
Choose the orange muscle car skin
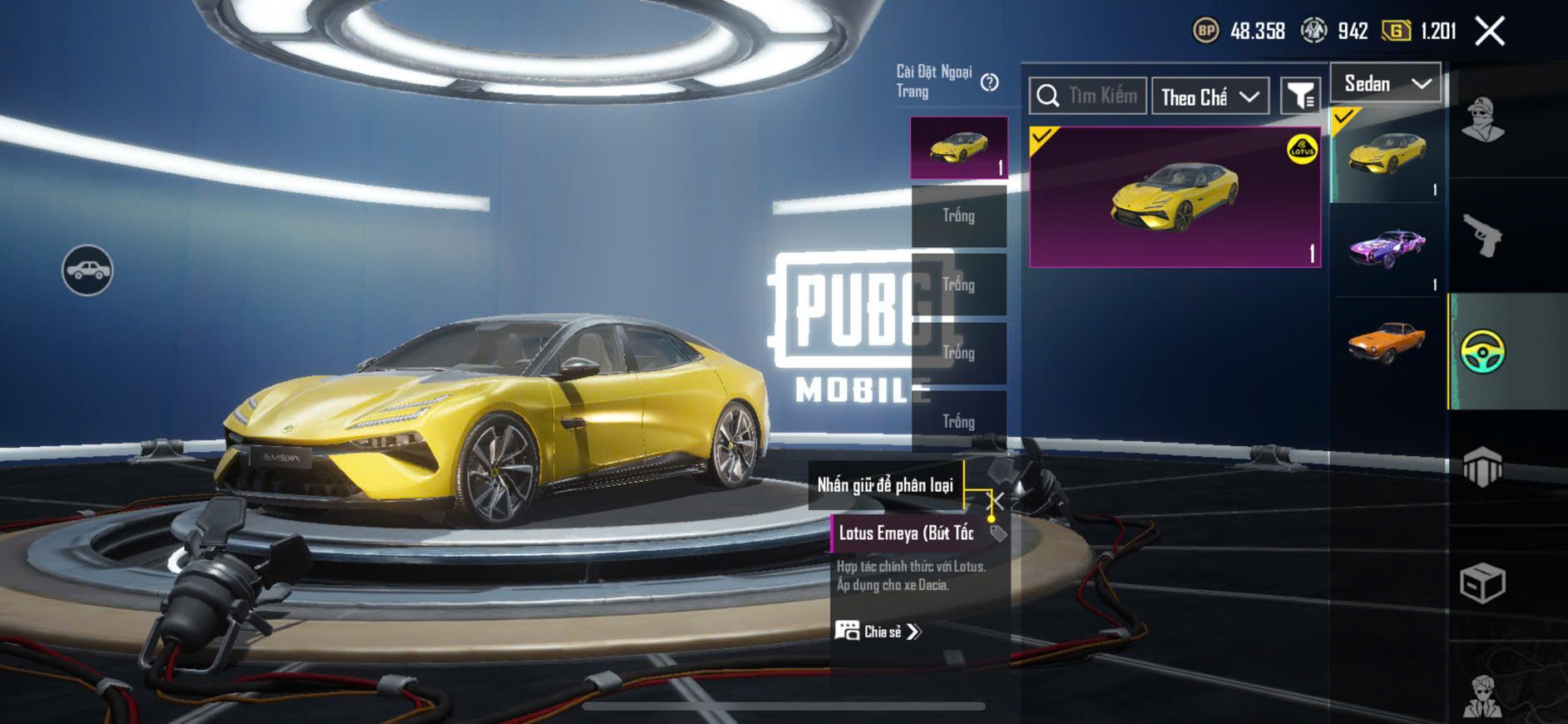point(1387,343)
